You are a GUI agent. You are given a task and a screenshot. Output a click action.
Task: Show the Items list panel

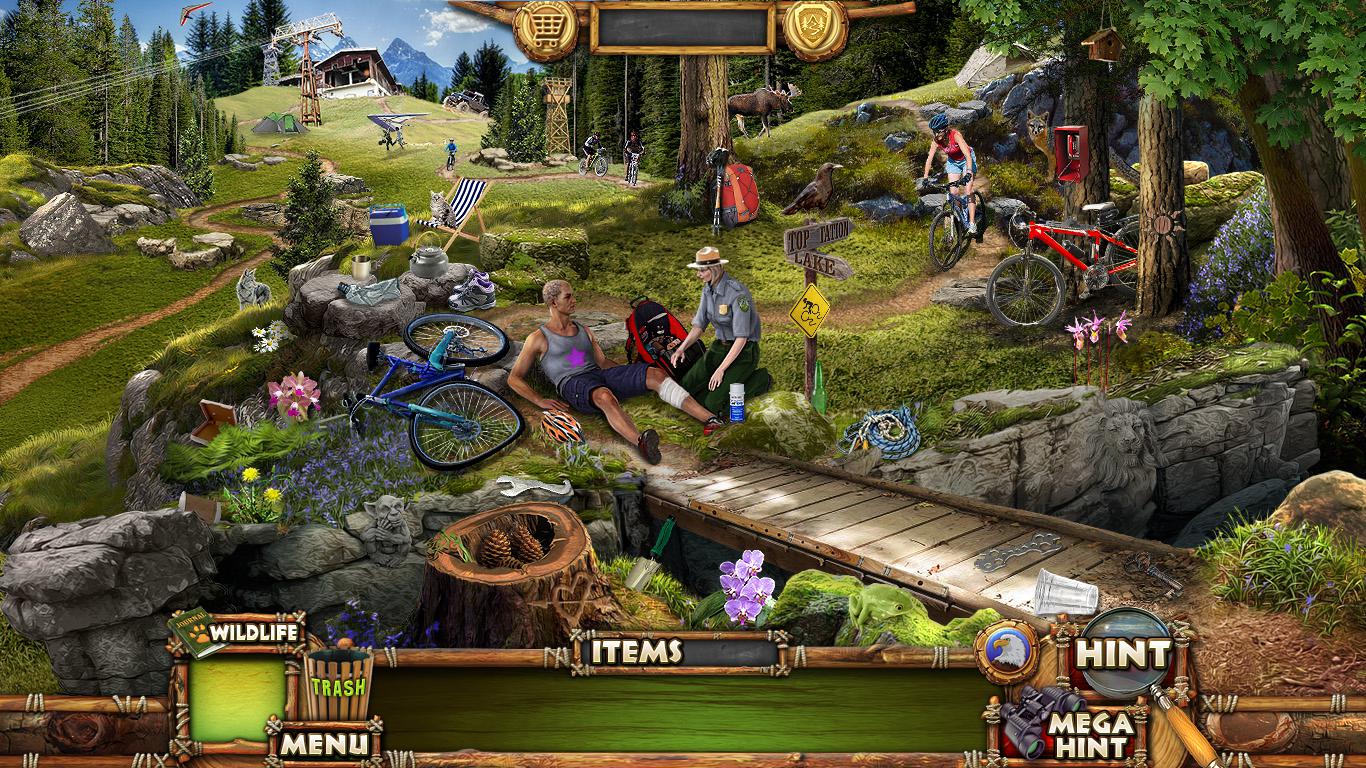coord(636,652)
